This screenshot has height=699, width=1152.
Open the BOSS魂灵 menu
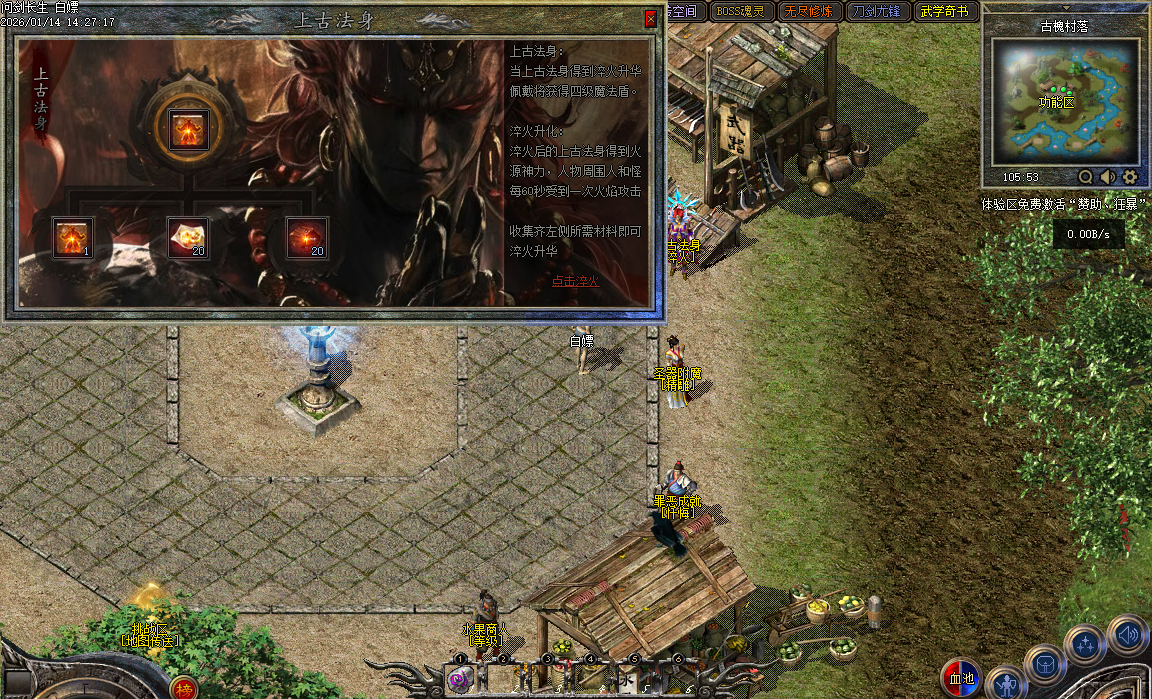pos(743,12)
